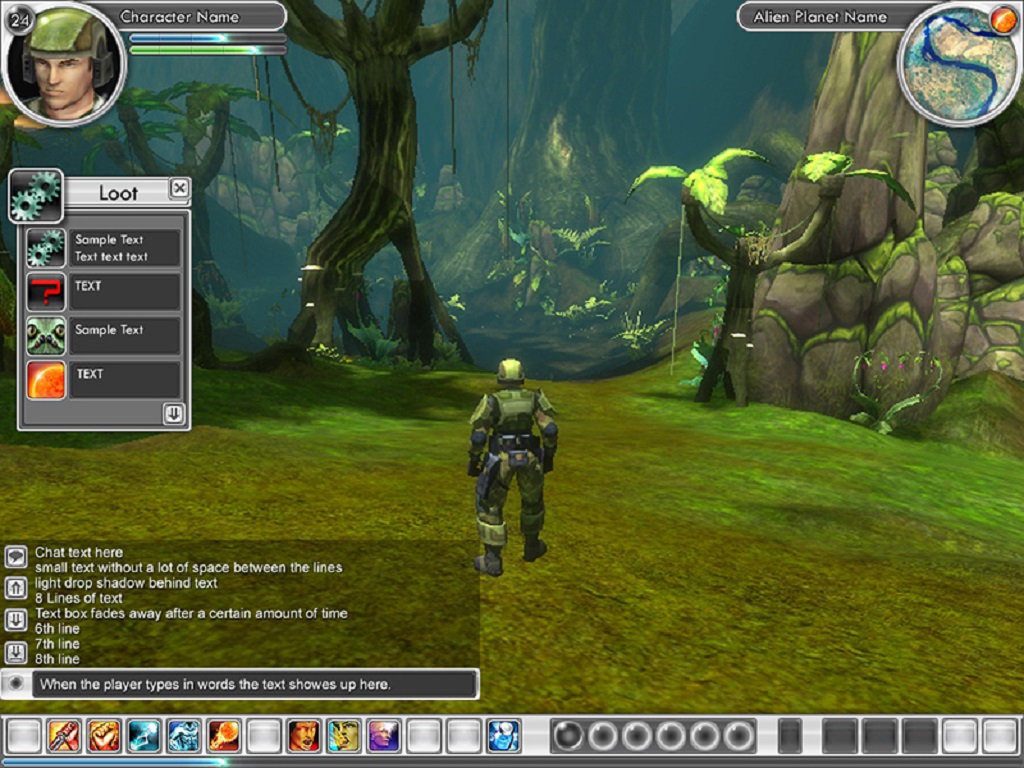
Task: Select the red question mark loot item
Action: [x=46, y=292]
